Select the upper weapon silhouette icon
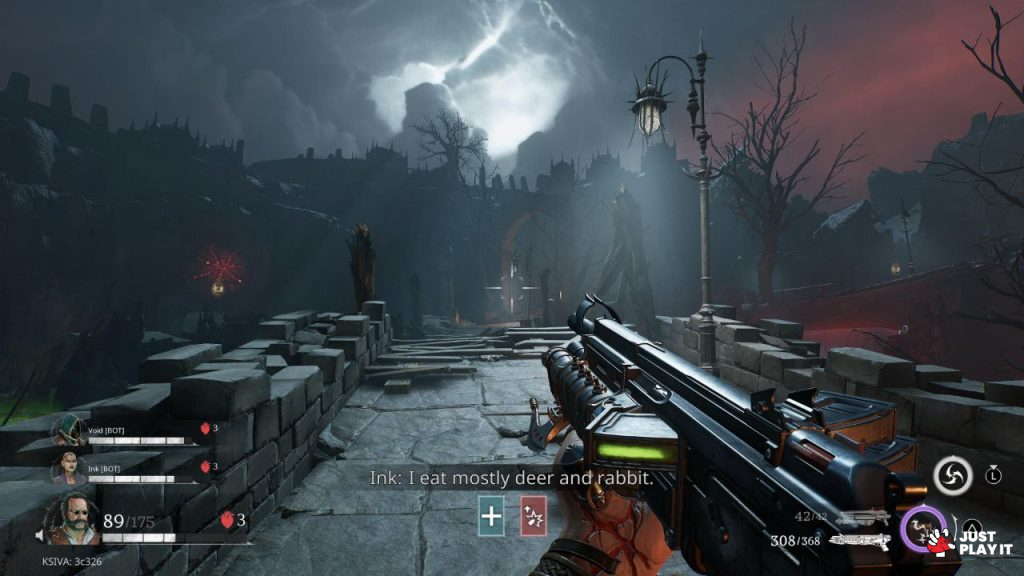The height and width of the screenshot is (576, 1024). [x=861, y=518]
